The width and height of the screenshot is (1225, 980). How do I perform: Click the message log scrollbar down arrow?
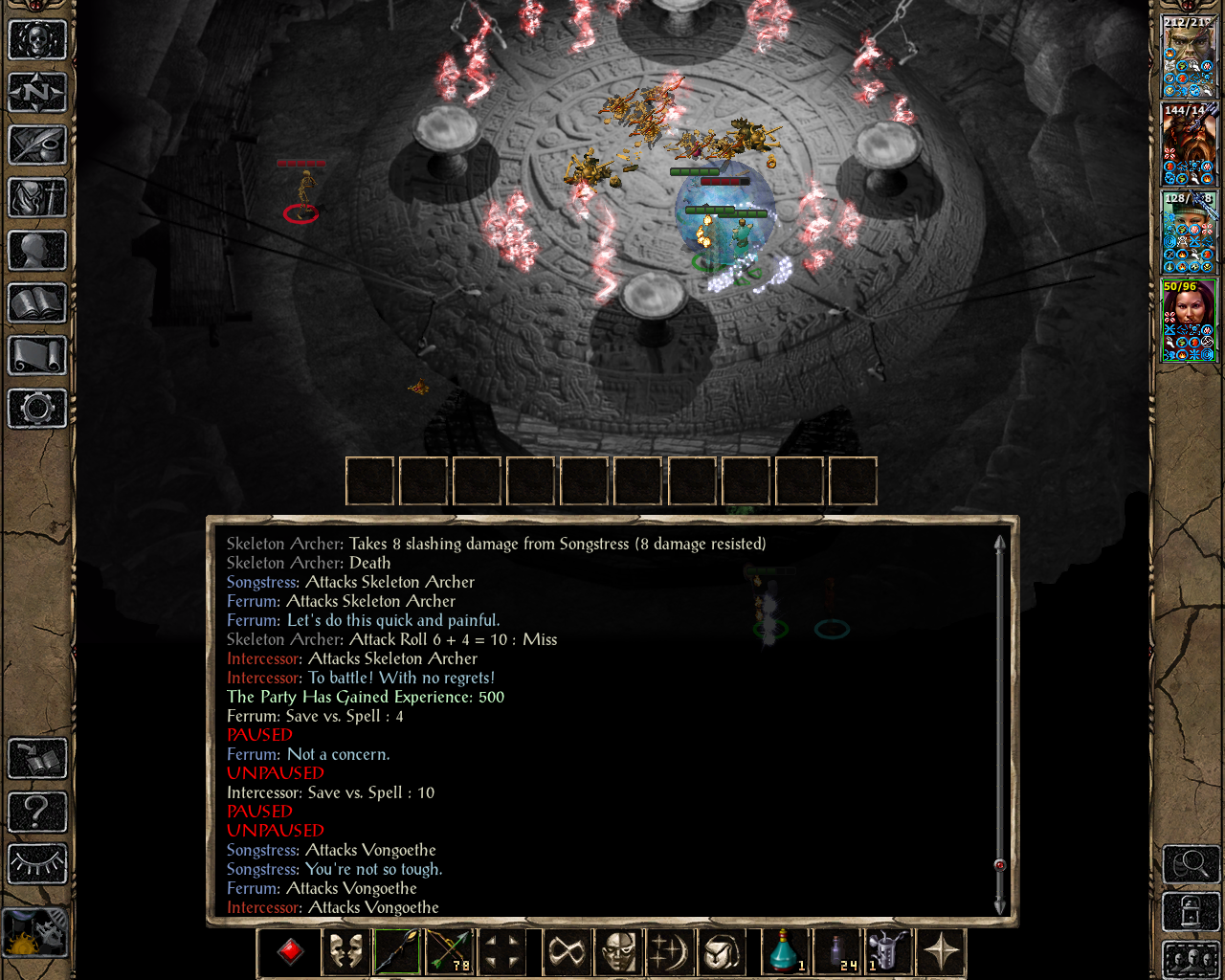tap(998, 906)
